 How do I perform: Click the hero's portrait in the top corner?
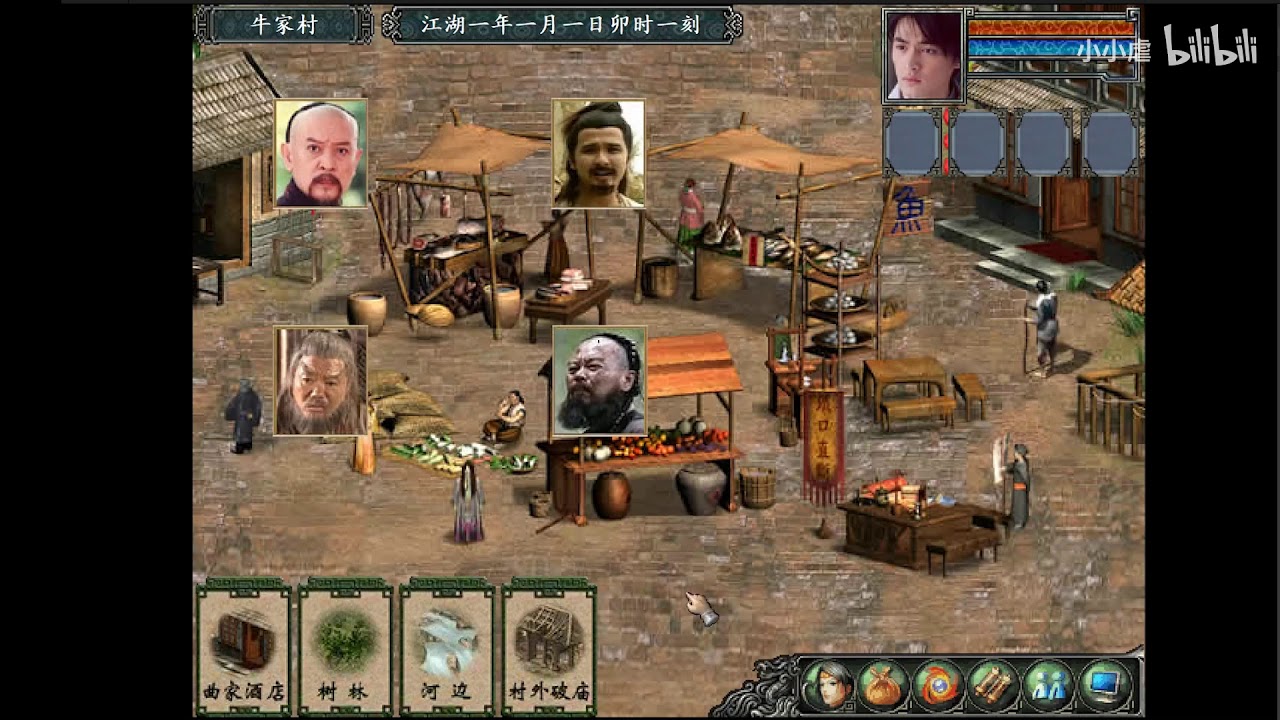click(x=923, y=56)
